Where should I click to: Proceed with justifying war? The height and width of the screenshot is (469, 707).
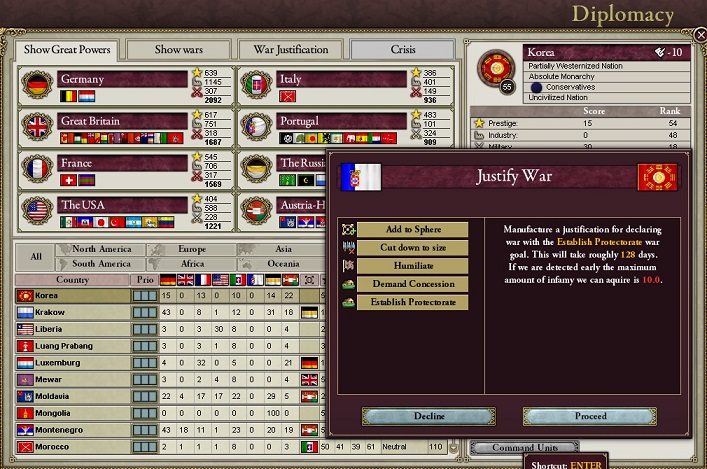pyautogui.click(x=590, y=416)
